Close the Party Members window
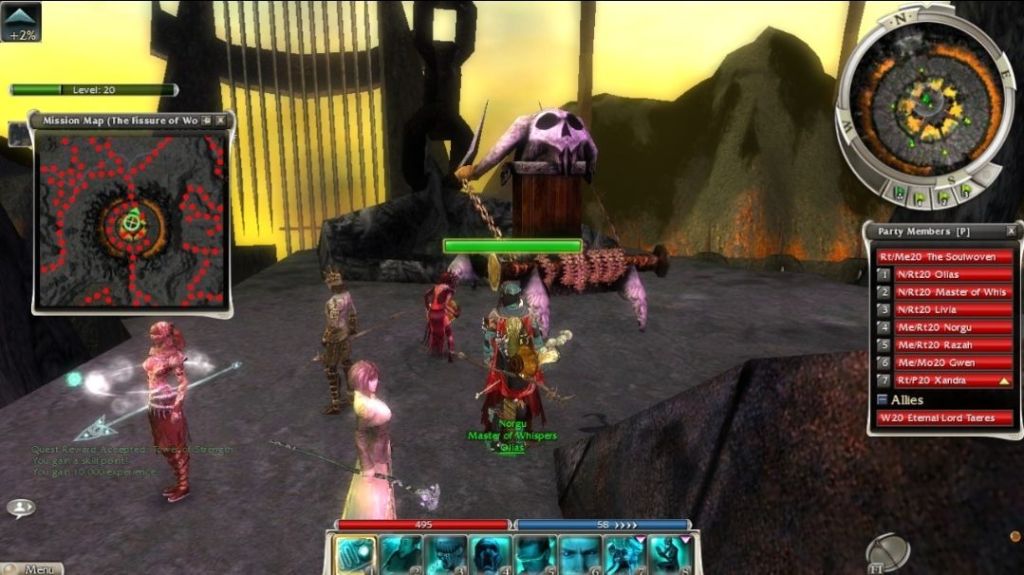 click(x=1011, y=231)
